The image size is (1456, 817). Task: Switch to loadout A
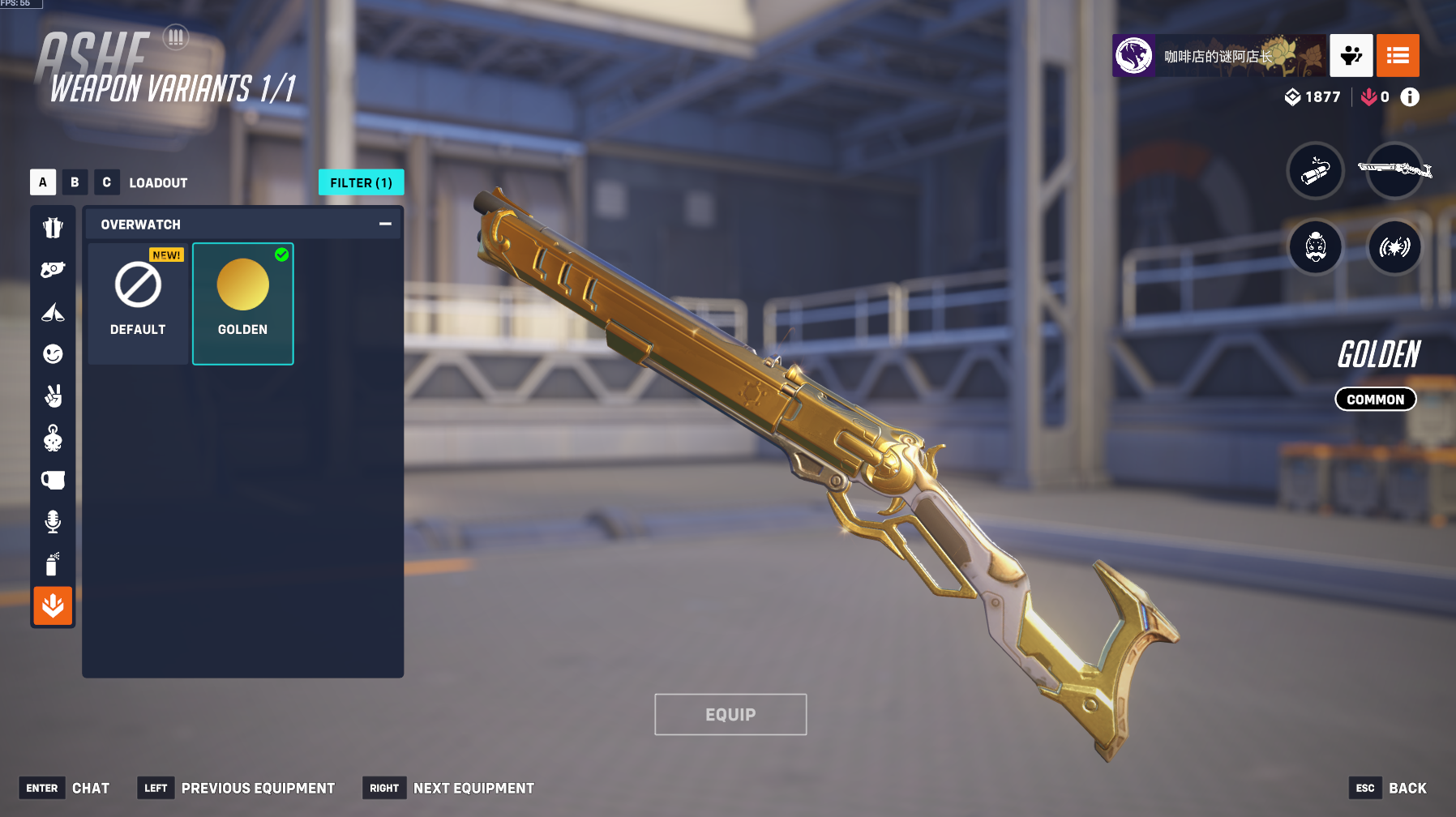click(43, 182)
